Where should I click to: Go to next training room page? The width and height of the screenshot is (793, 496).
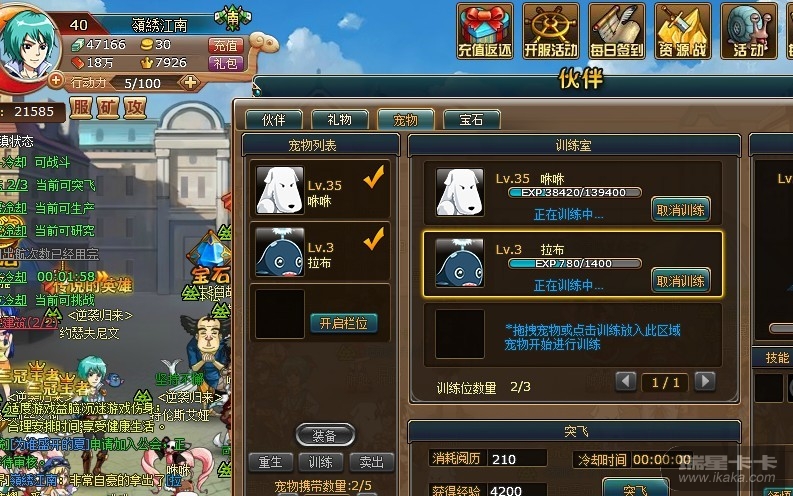coord(705,381)
